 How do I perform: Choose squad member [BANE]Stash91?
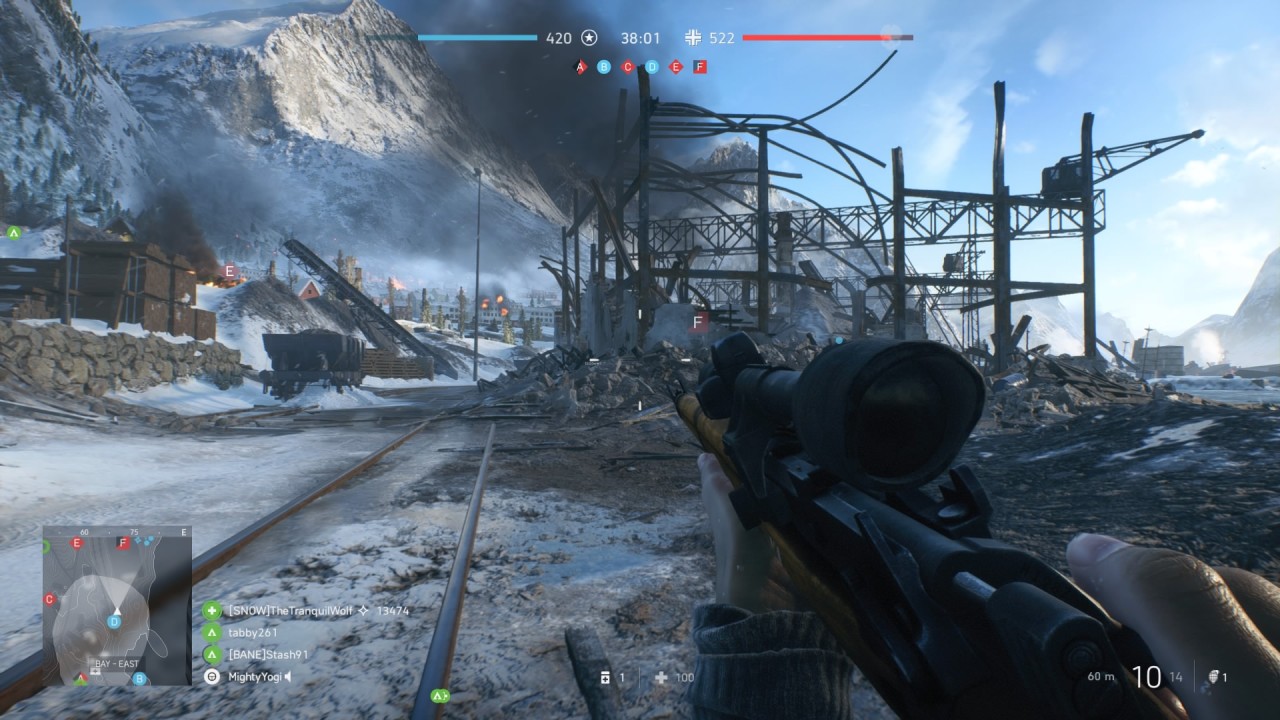(268, 655)
